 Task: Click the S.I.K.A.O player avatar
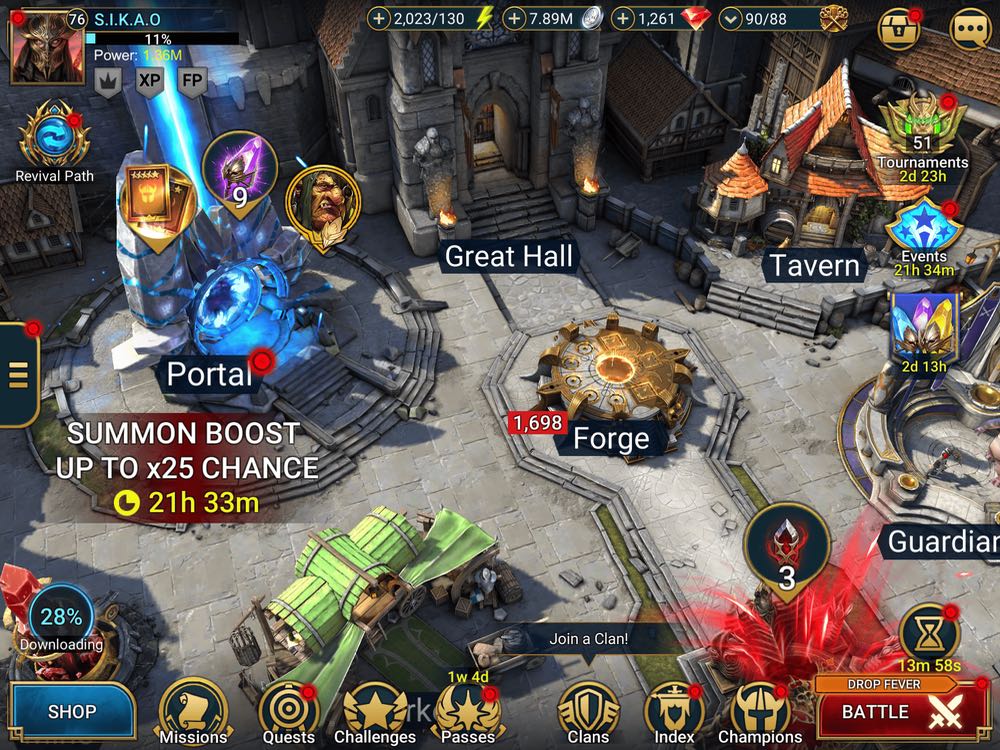point(38,47)
